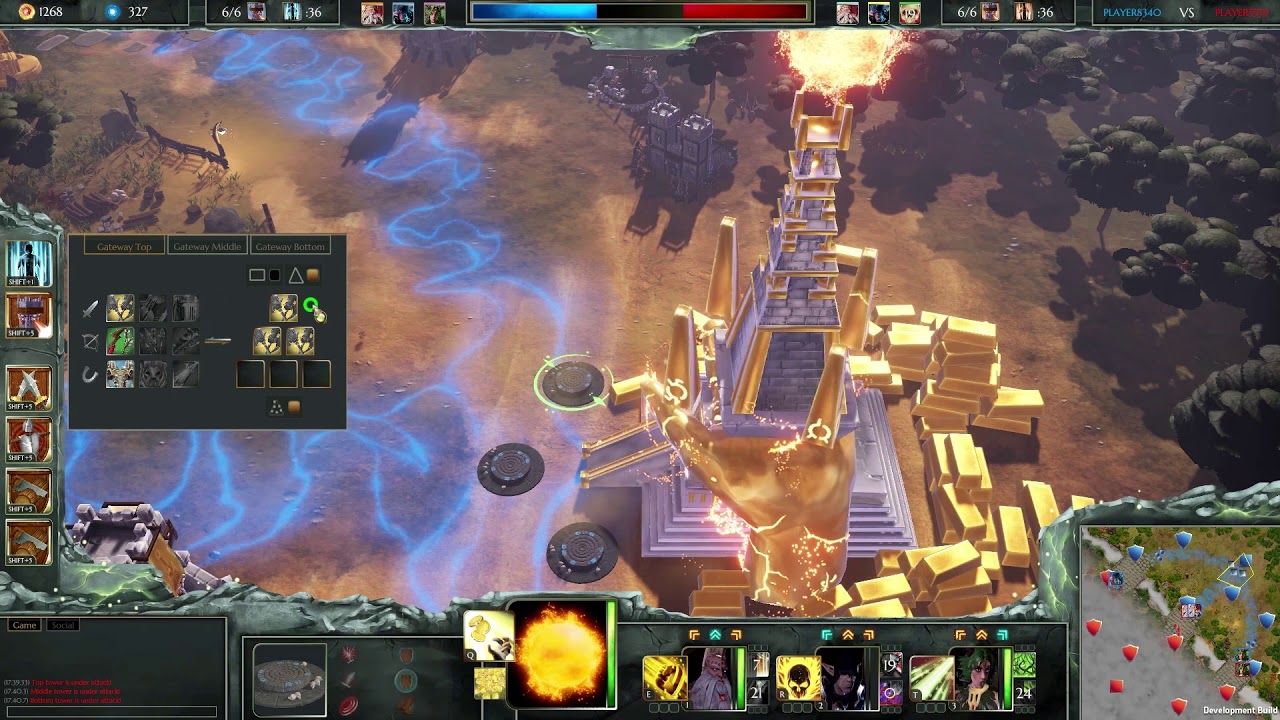Screen dimensions: 1280x720
Task: Cast the R flaming skull ability
Action: coord(796,678)
